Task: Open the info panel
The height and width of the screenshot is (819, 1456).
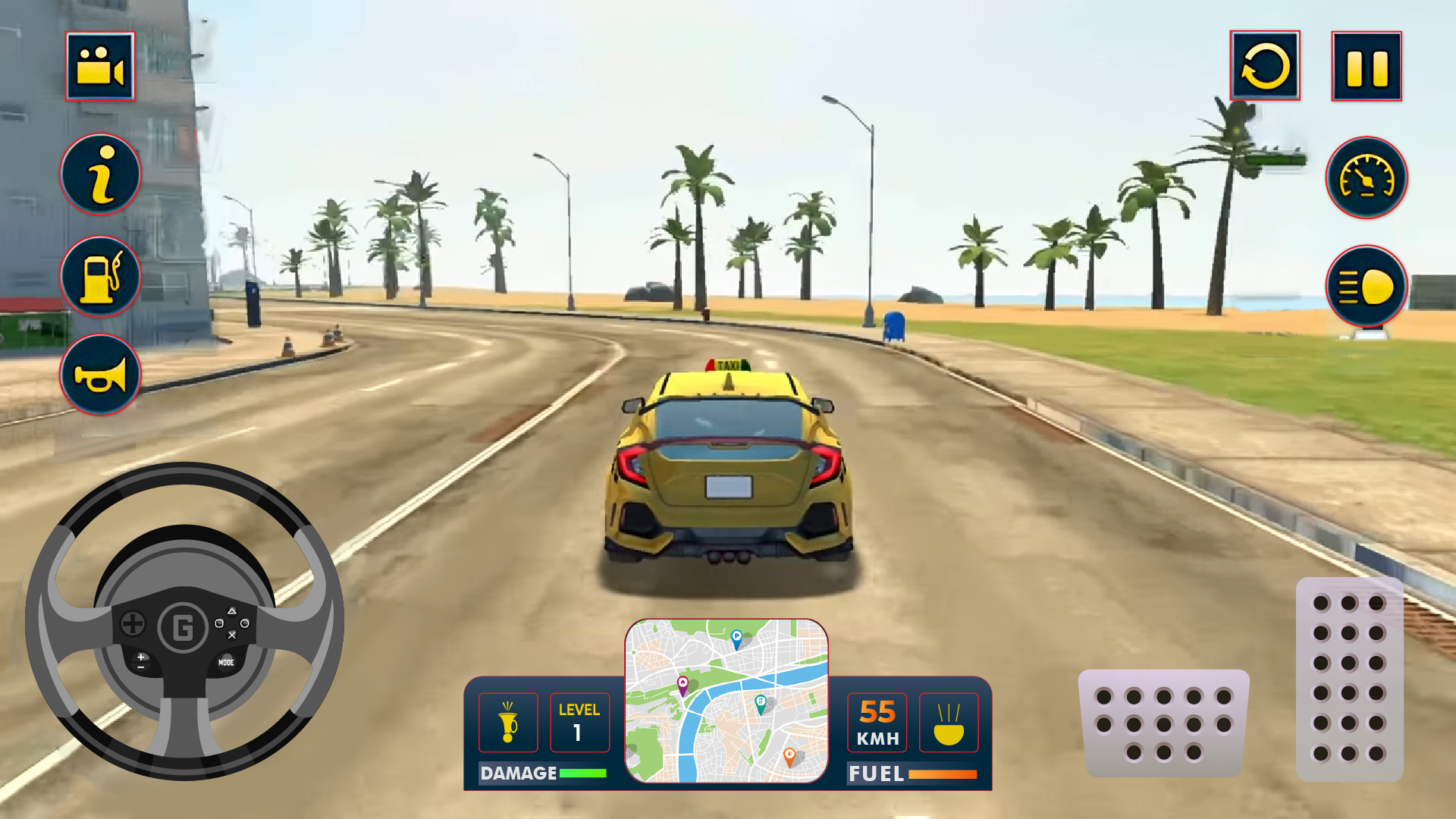Action: (99, 174)
